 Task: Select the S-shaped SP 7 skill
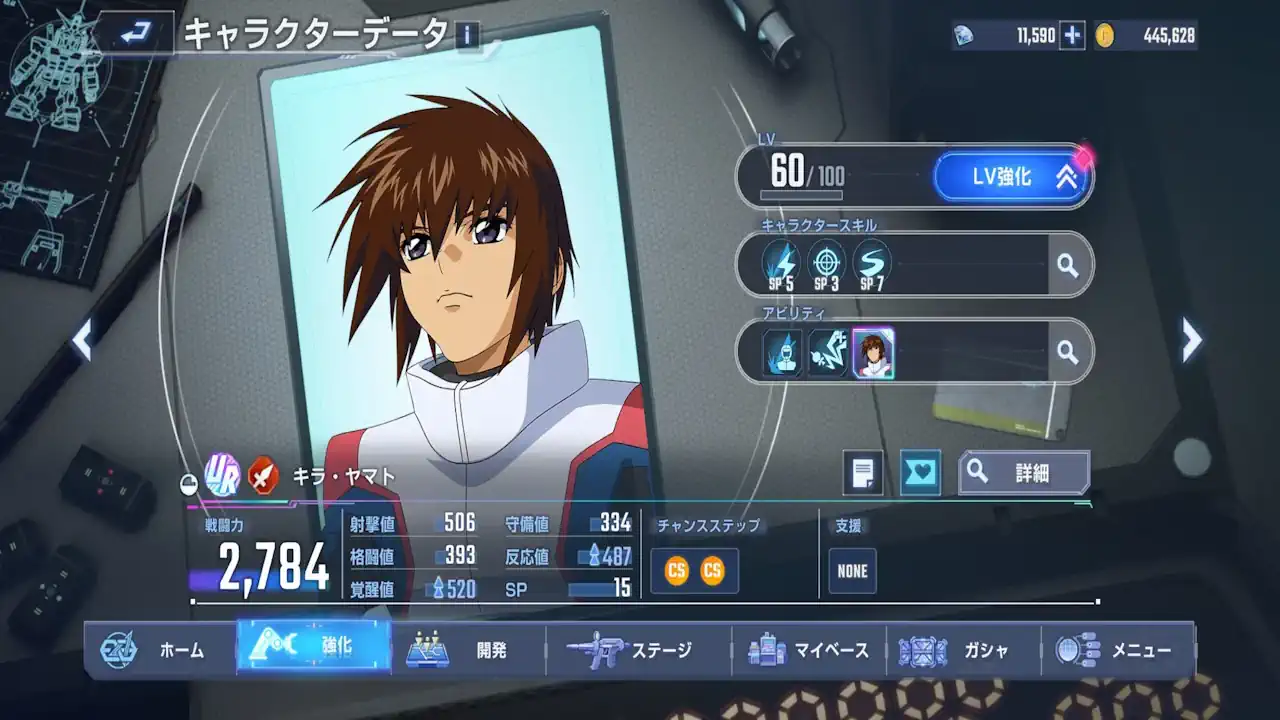[872, 265]
